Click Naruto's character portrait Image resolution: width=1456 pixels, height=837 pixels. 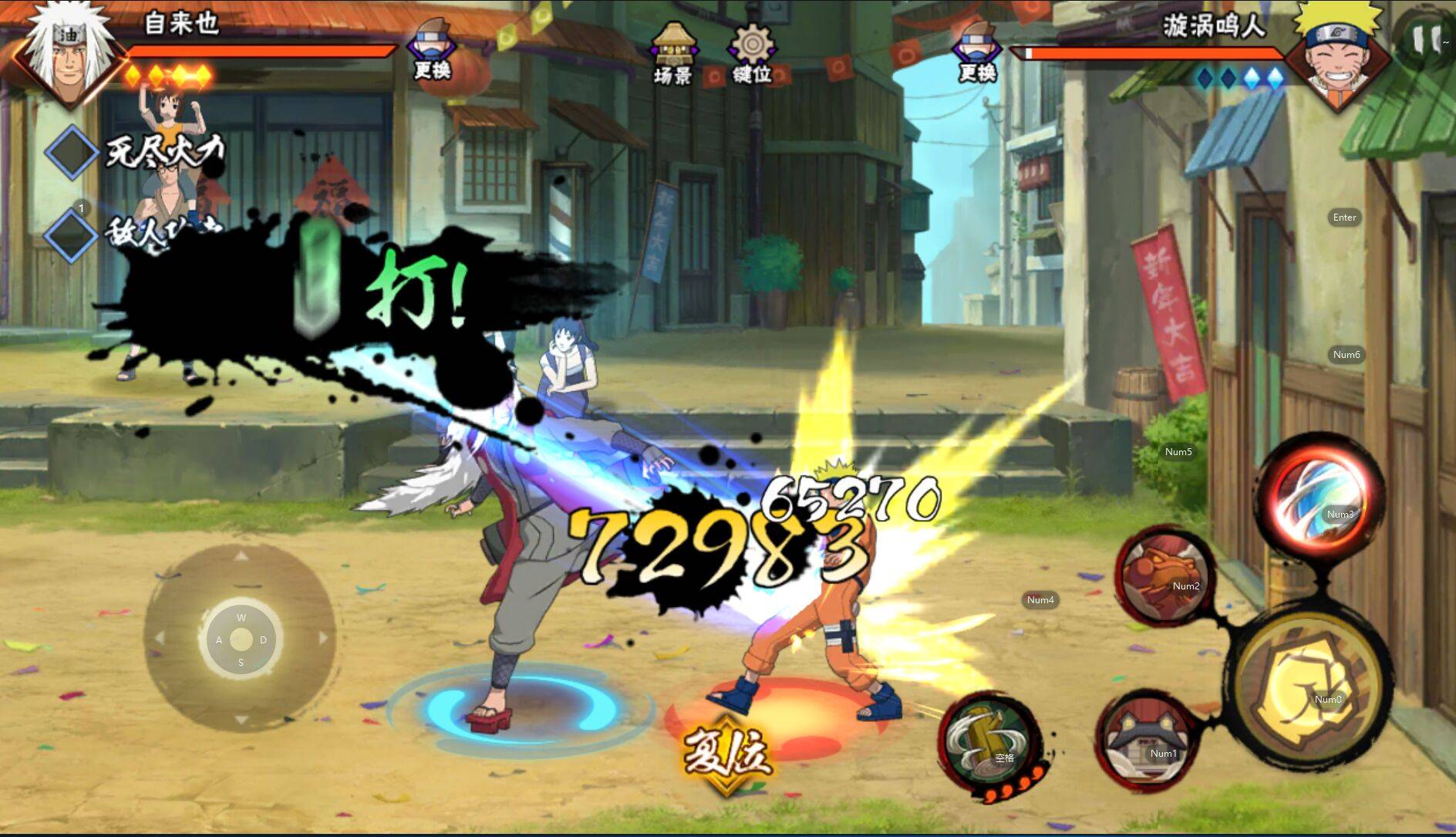coord(1340,54)
